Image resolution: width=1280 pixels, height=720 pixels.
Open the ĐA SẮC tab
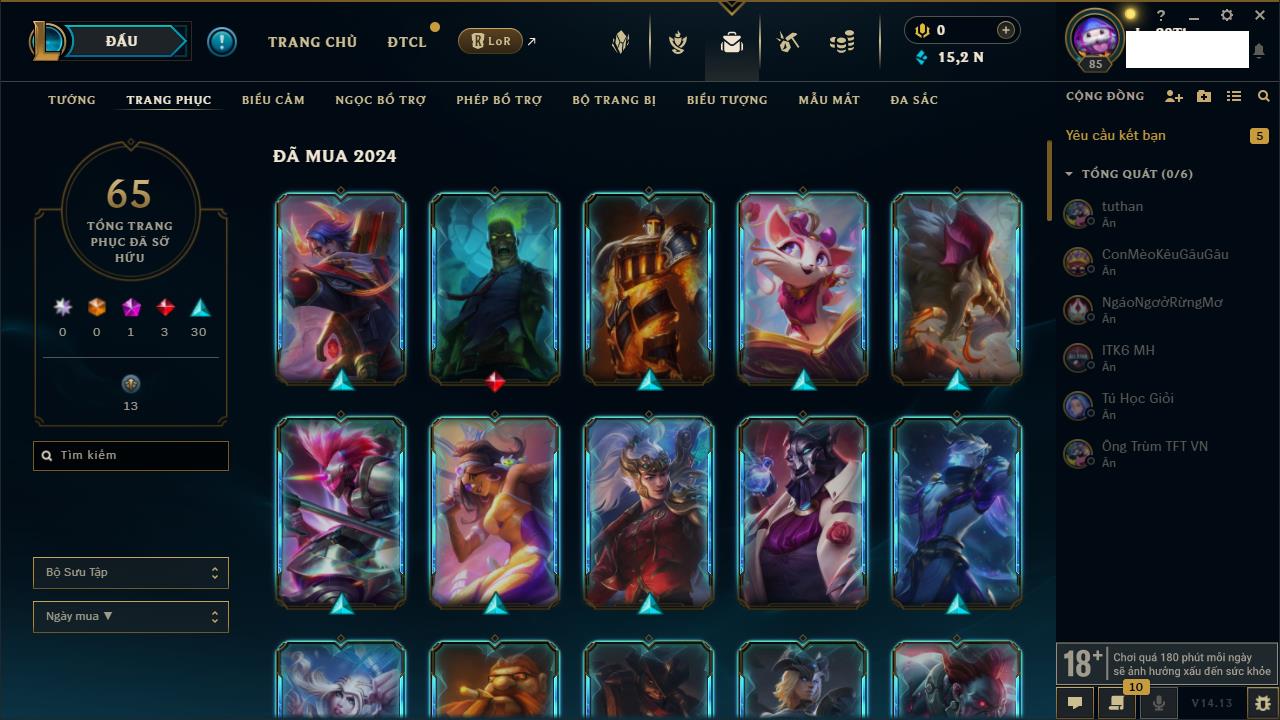point(914,100)
